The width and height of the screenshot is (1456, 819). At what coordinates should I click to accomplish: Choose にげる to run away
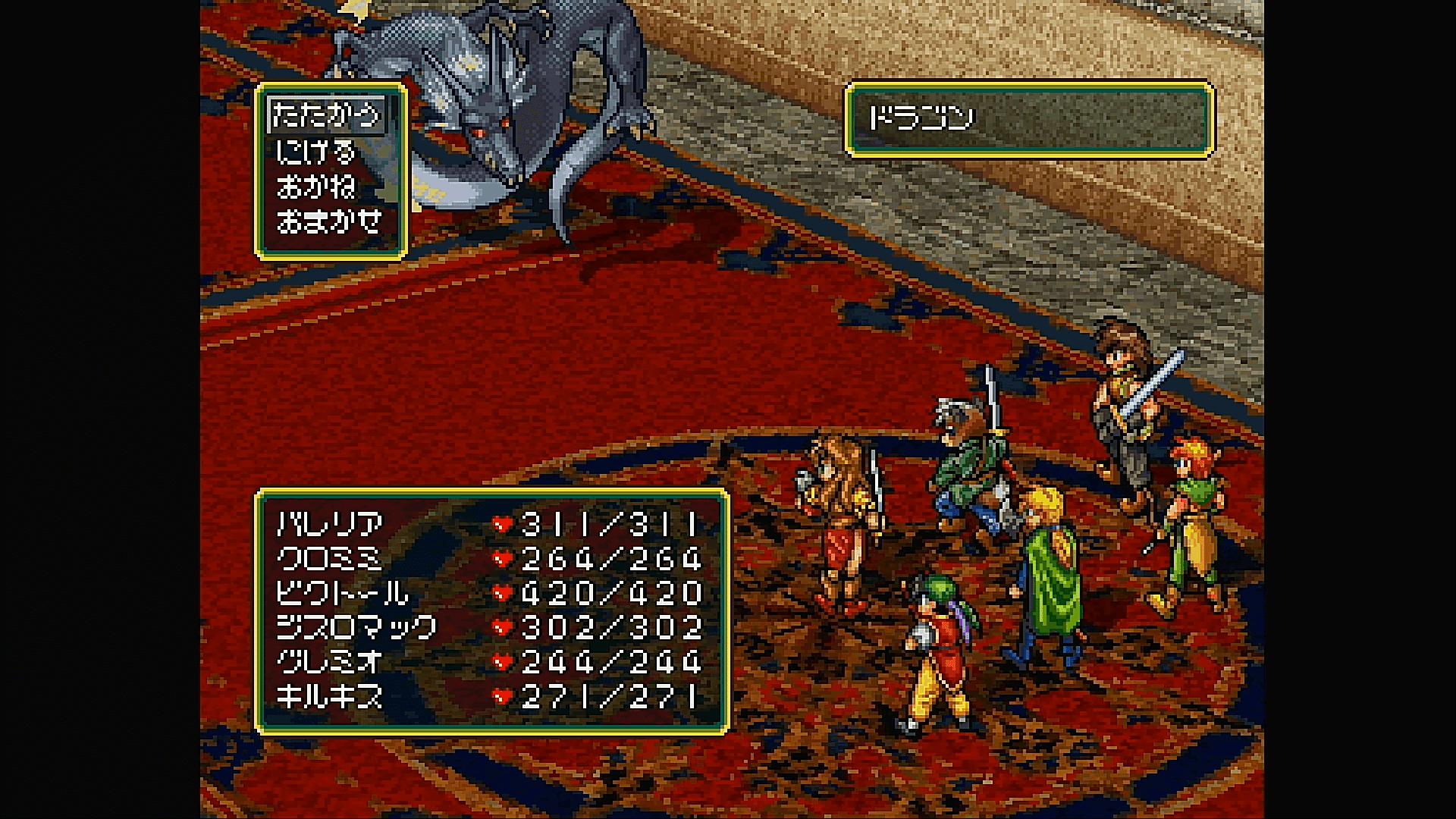tap(315, 152)
